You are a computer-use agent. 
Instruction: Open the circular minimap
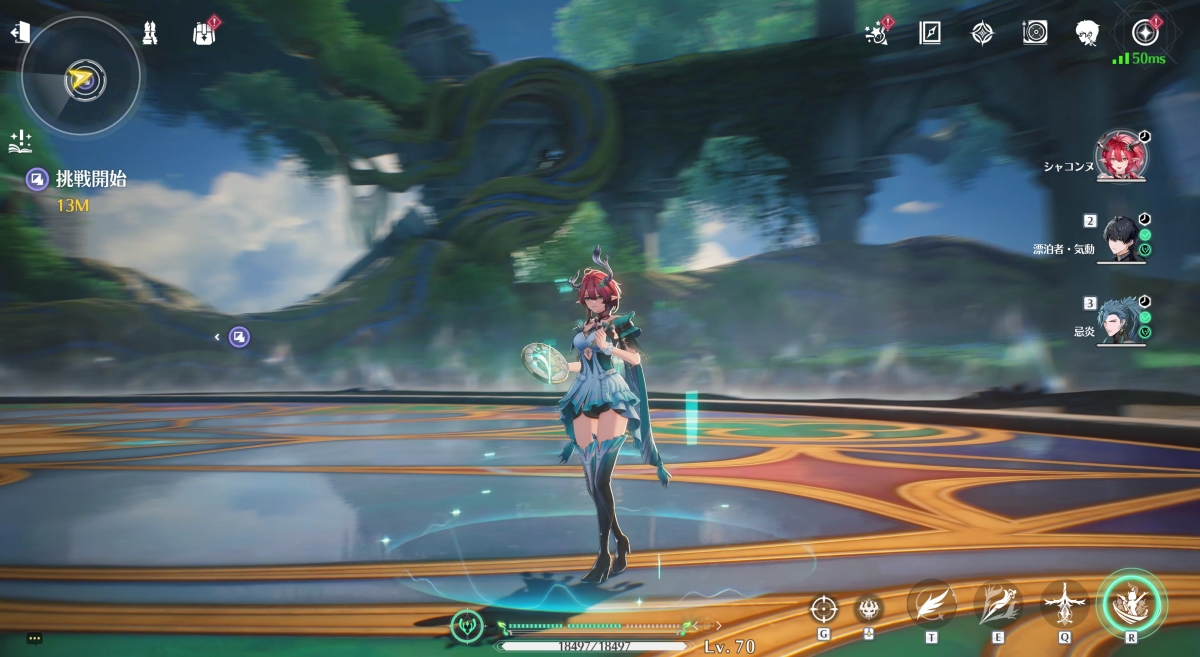81,78
